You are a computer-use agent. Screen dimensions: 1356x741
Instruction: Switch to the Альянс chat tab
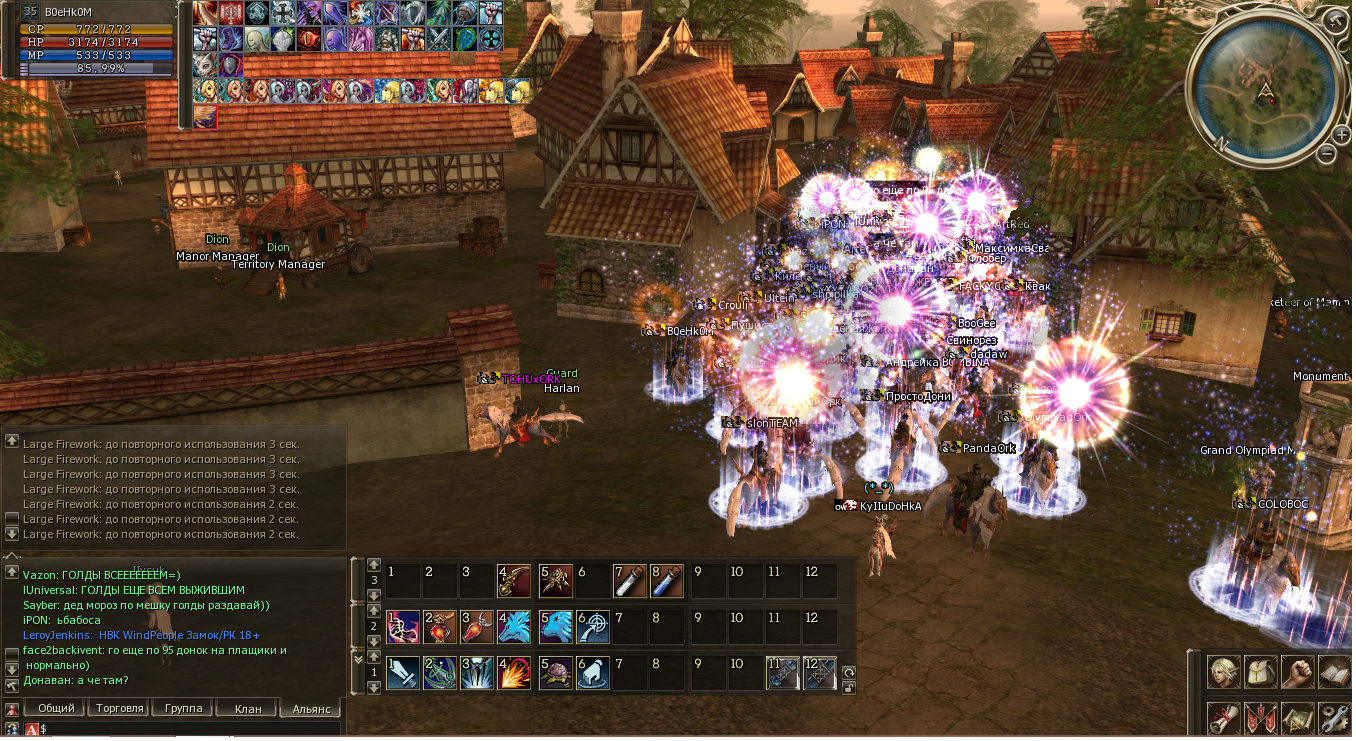tap(311, 708)
